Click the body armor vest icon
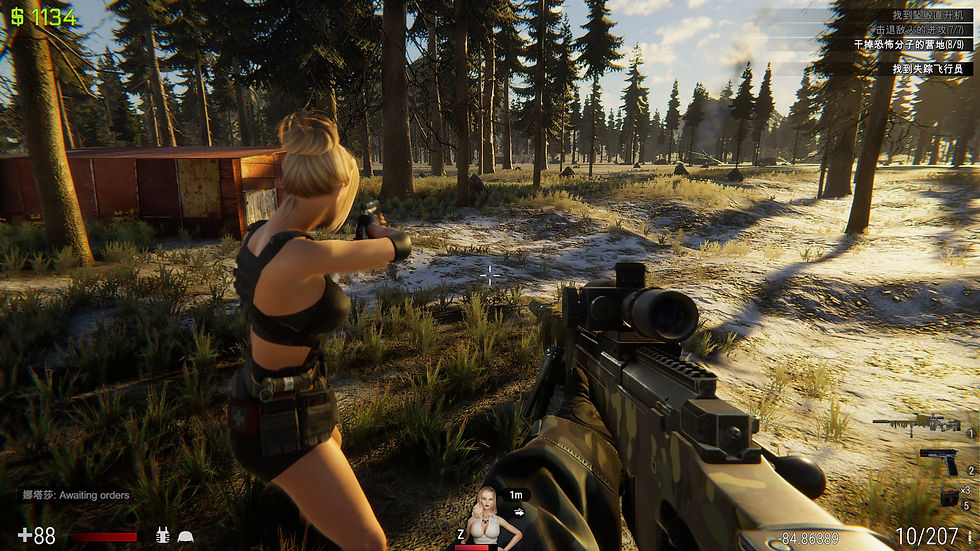Screen dimensions: 980x551 (x=162, y=536)
